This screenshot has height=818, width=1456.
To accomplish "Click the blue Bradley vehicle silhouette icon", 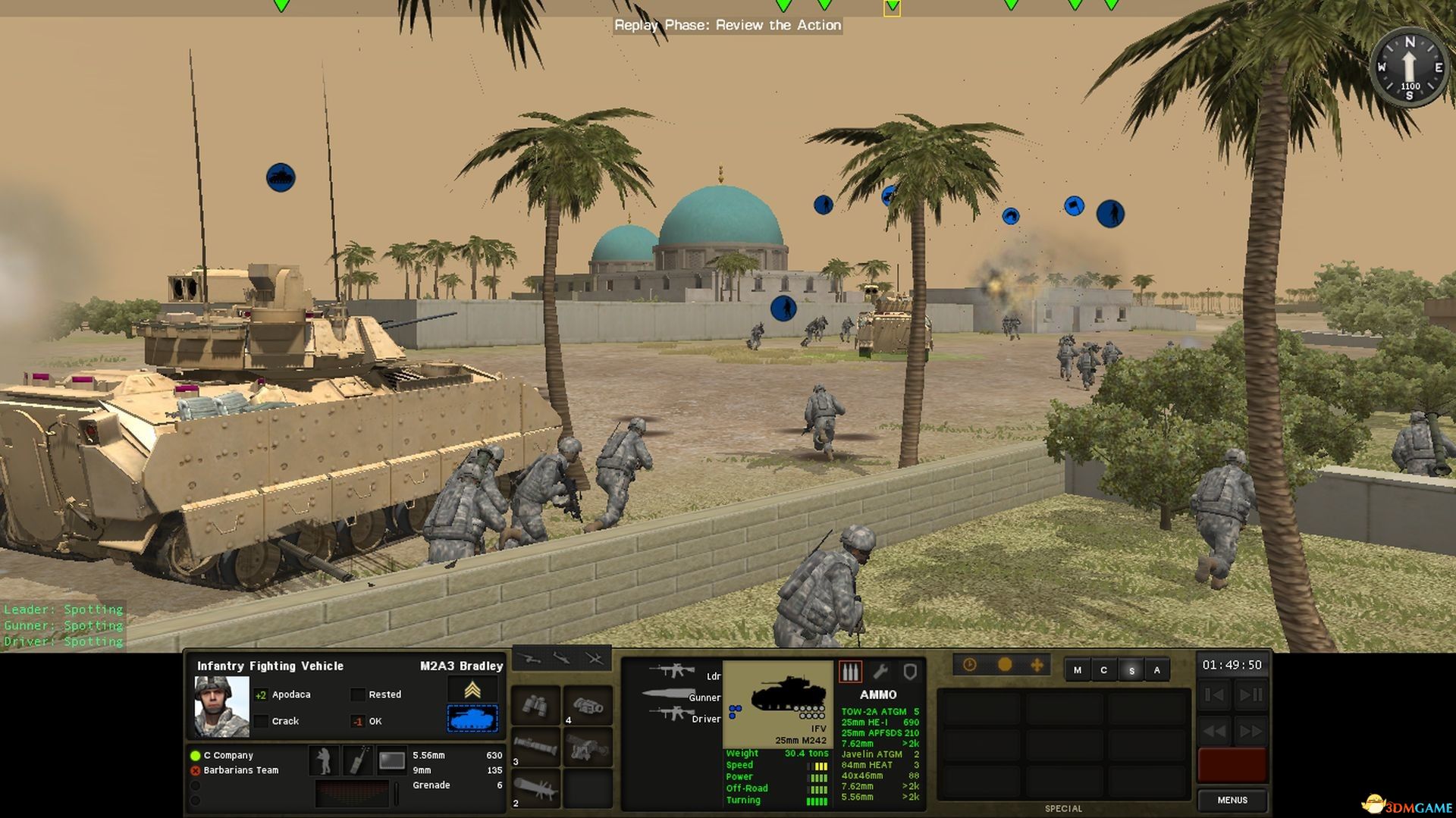I will coord(472,719).
